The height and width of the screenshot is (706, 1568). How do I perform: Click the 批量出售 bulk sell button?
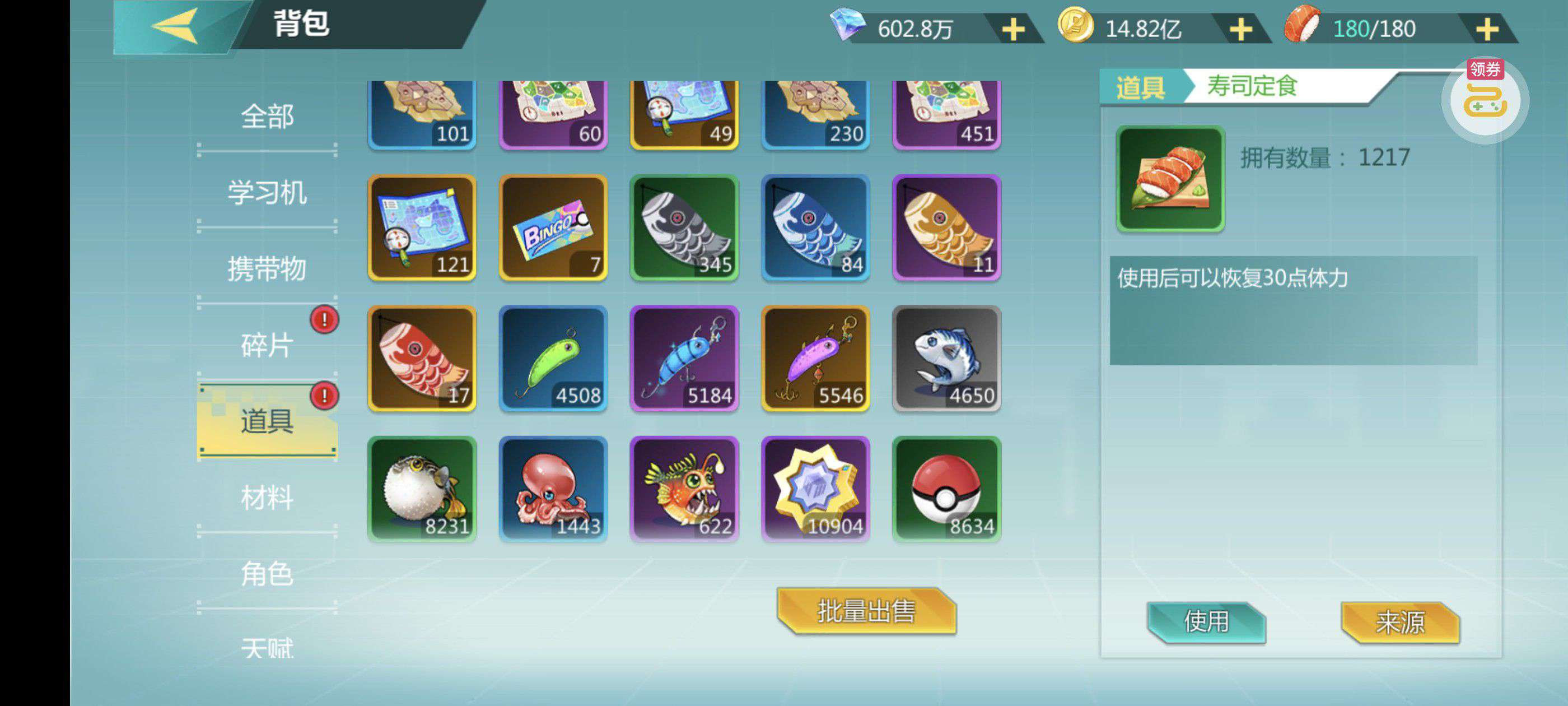tap(866, 611)
